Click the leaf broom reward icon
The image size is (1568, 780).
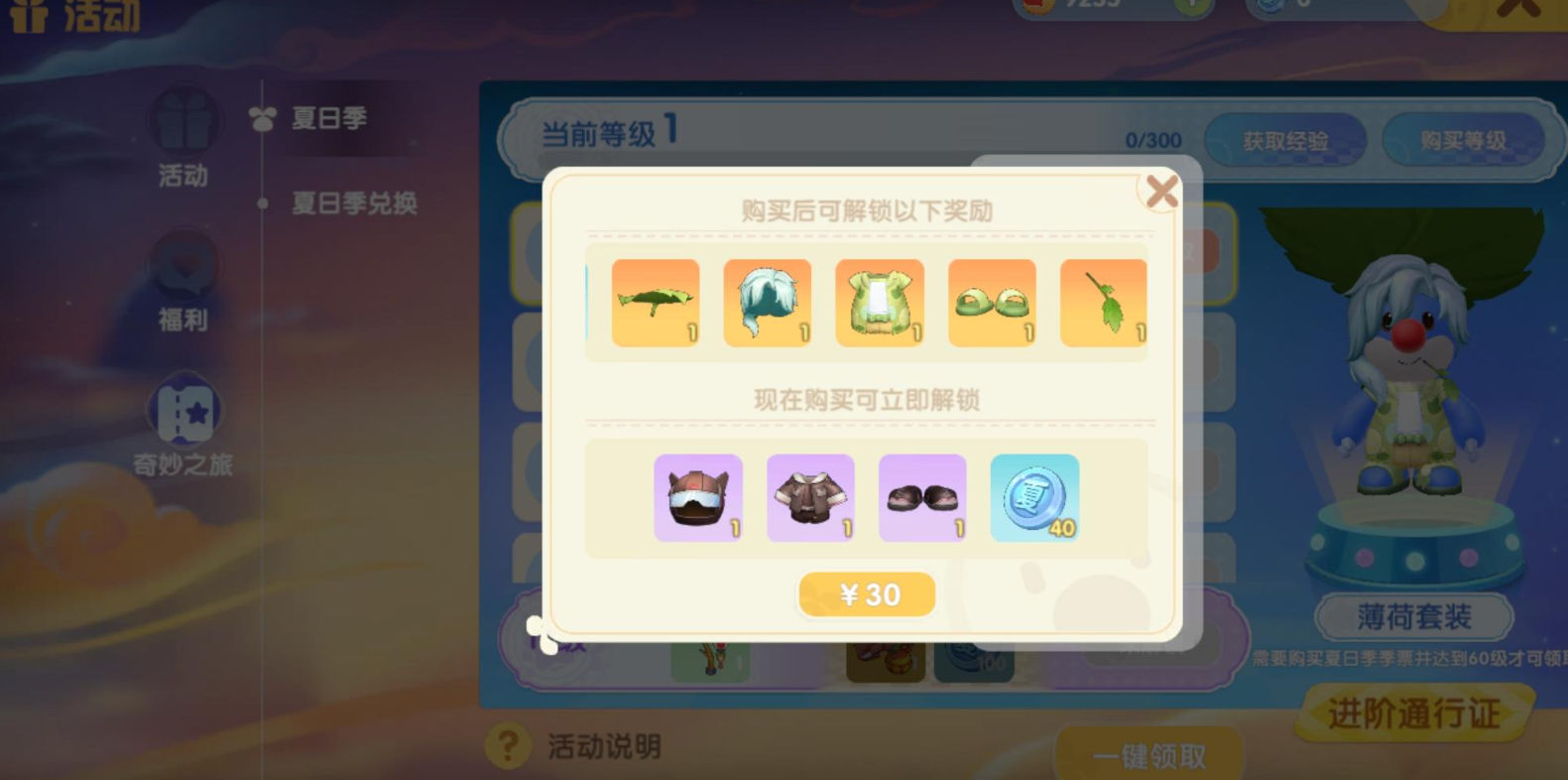pyautogui.click(x=1104, y=303)
